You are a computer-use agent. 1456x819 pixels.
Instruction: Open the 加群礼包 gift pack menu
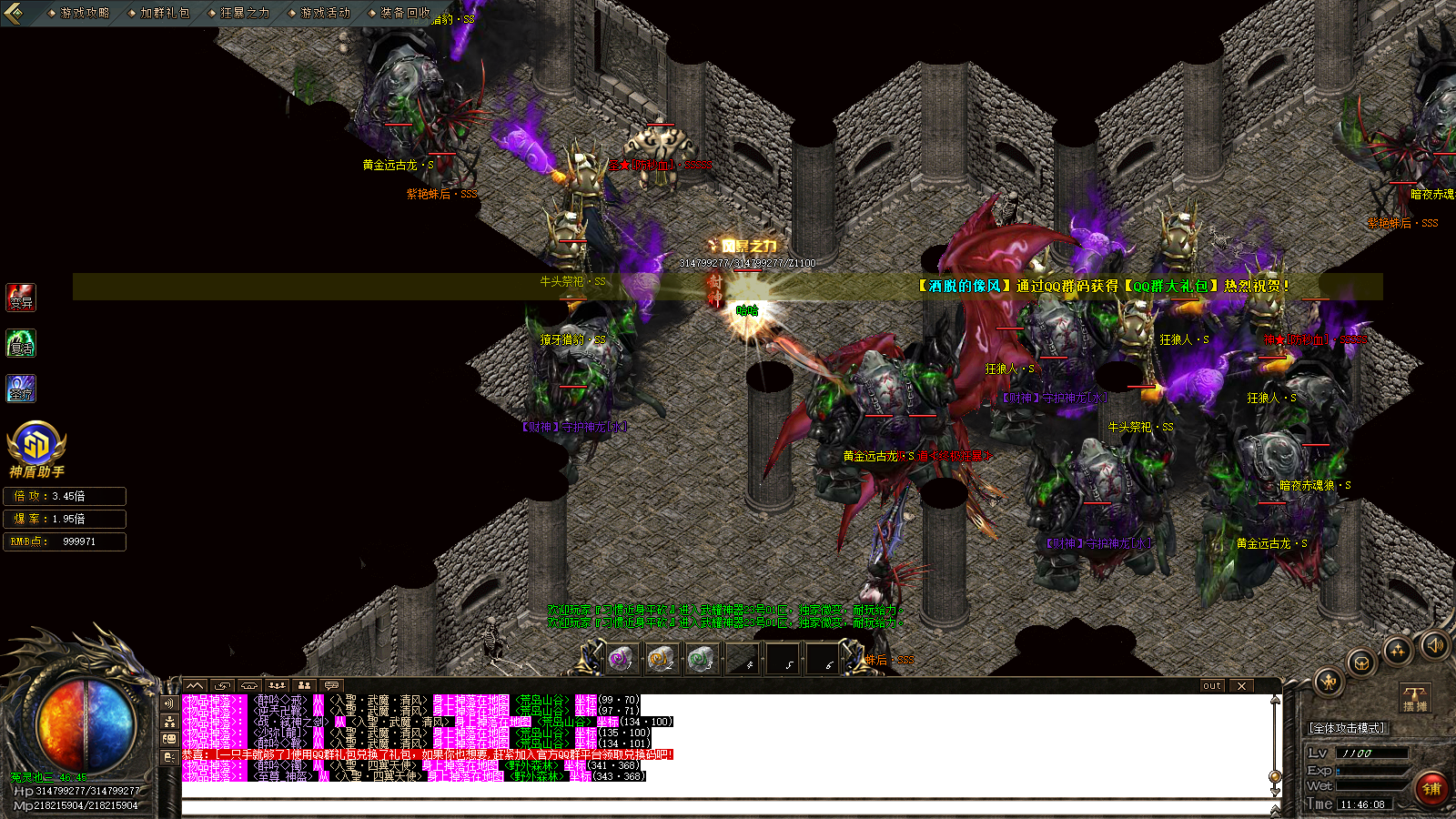[x=164, y=13]
